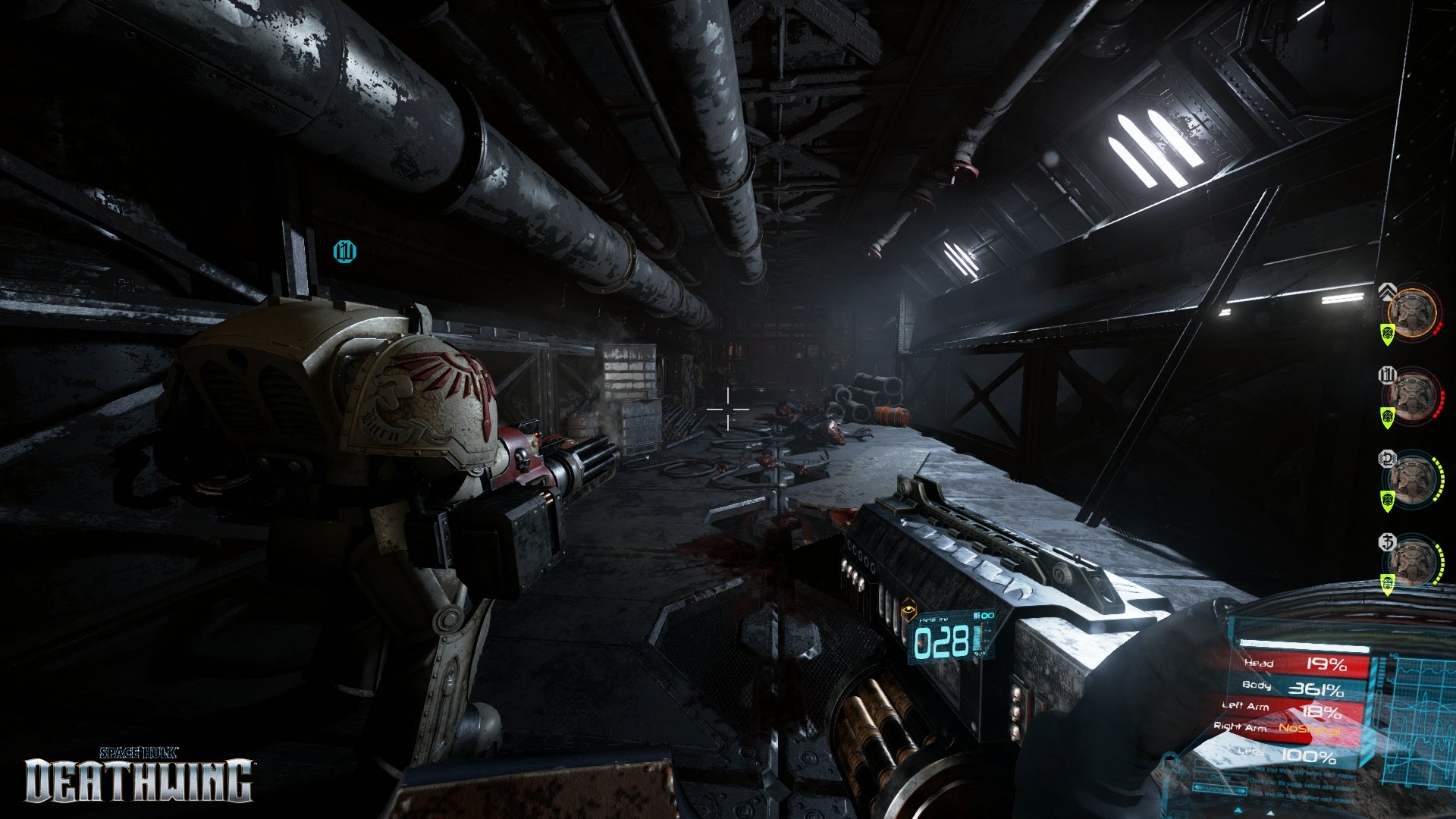Select the double chevron icon above the top squadmate
Screen dimensions: 1456x819
1389,290
